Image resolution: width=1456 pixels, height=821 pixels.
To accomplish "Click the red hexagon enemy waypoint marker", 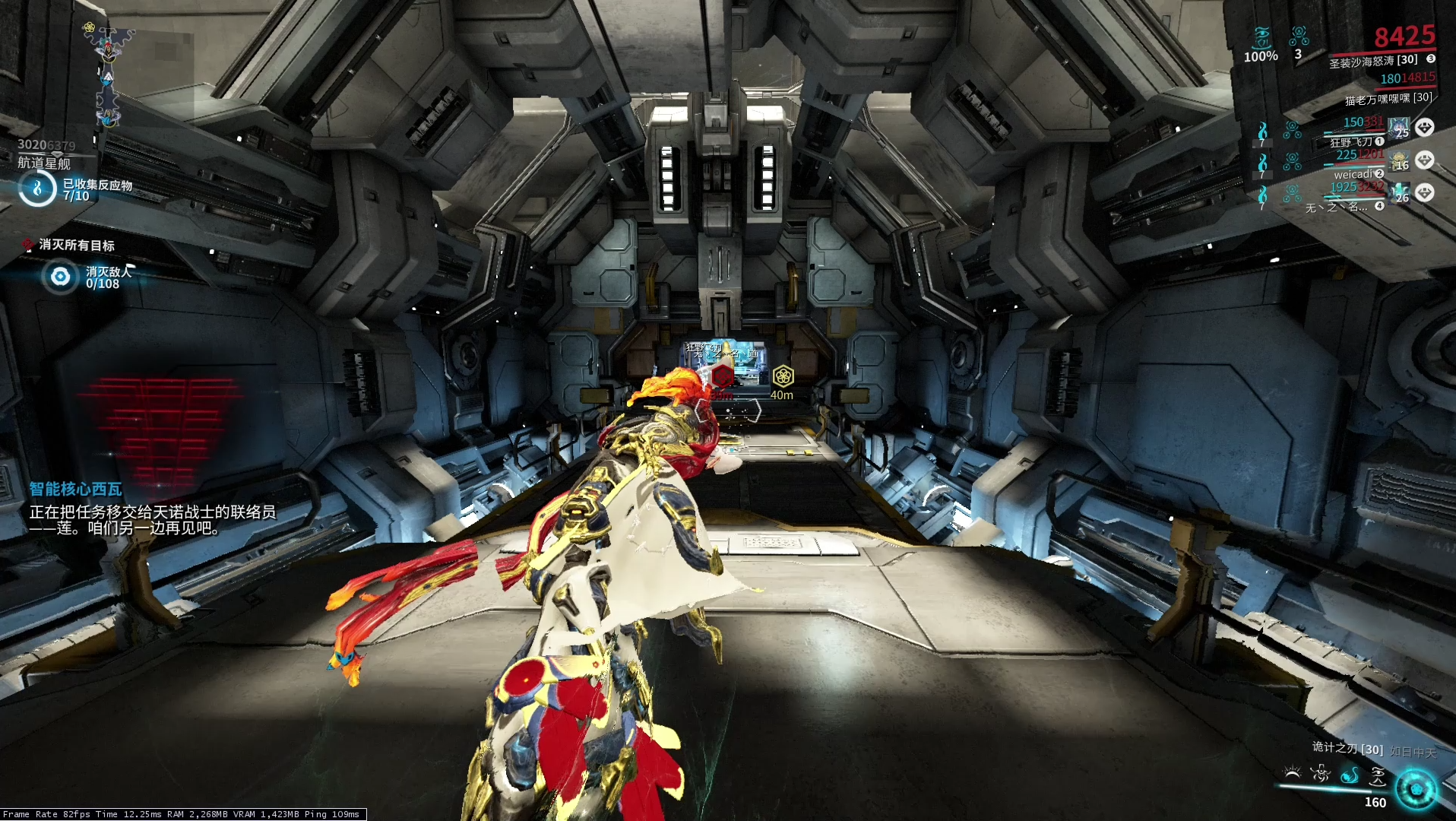I will click(722, 376).
